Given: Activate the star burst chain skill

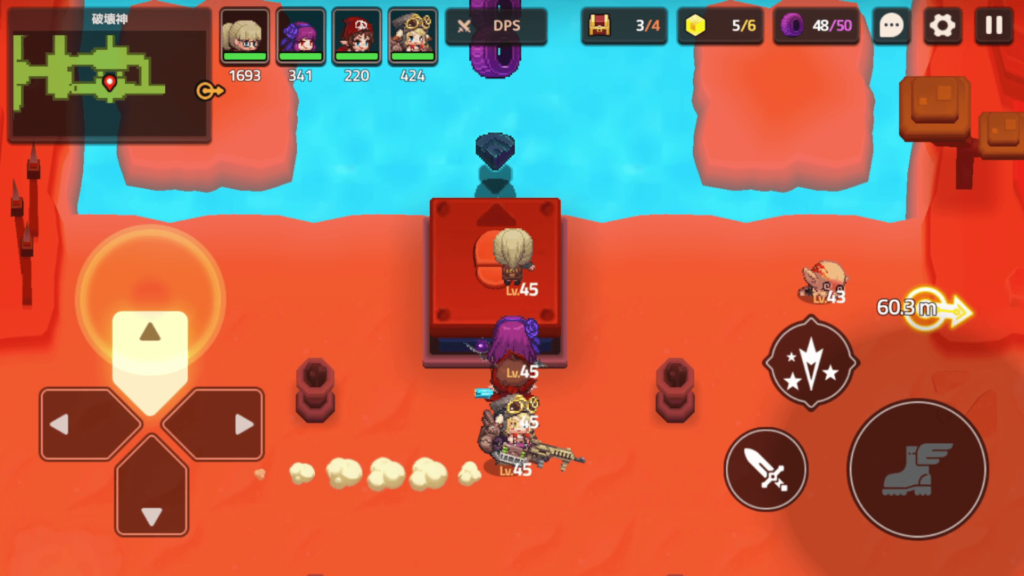Looking at the screenshot, I should coord(810,363).
